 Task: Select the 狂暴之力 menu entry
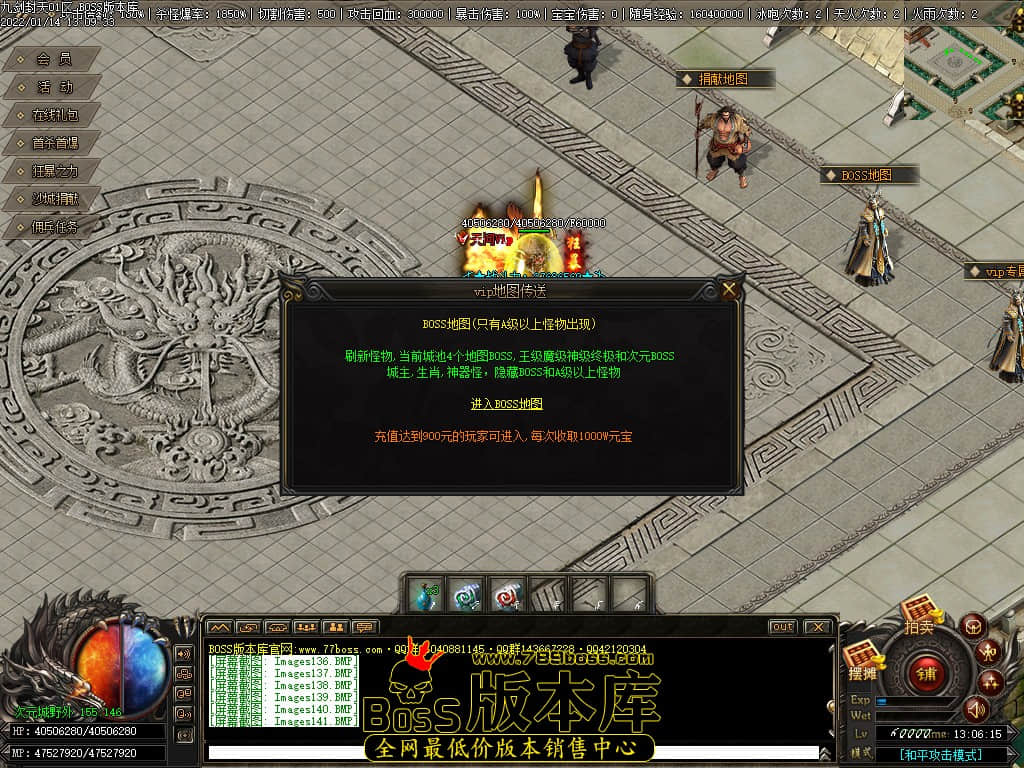(54, 172)
